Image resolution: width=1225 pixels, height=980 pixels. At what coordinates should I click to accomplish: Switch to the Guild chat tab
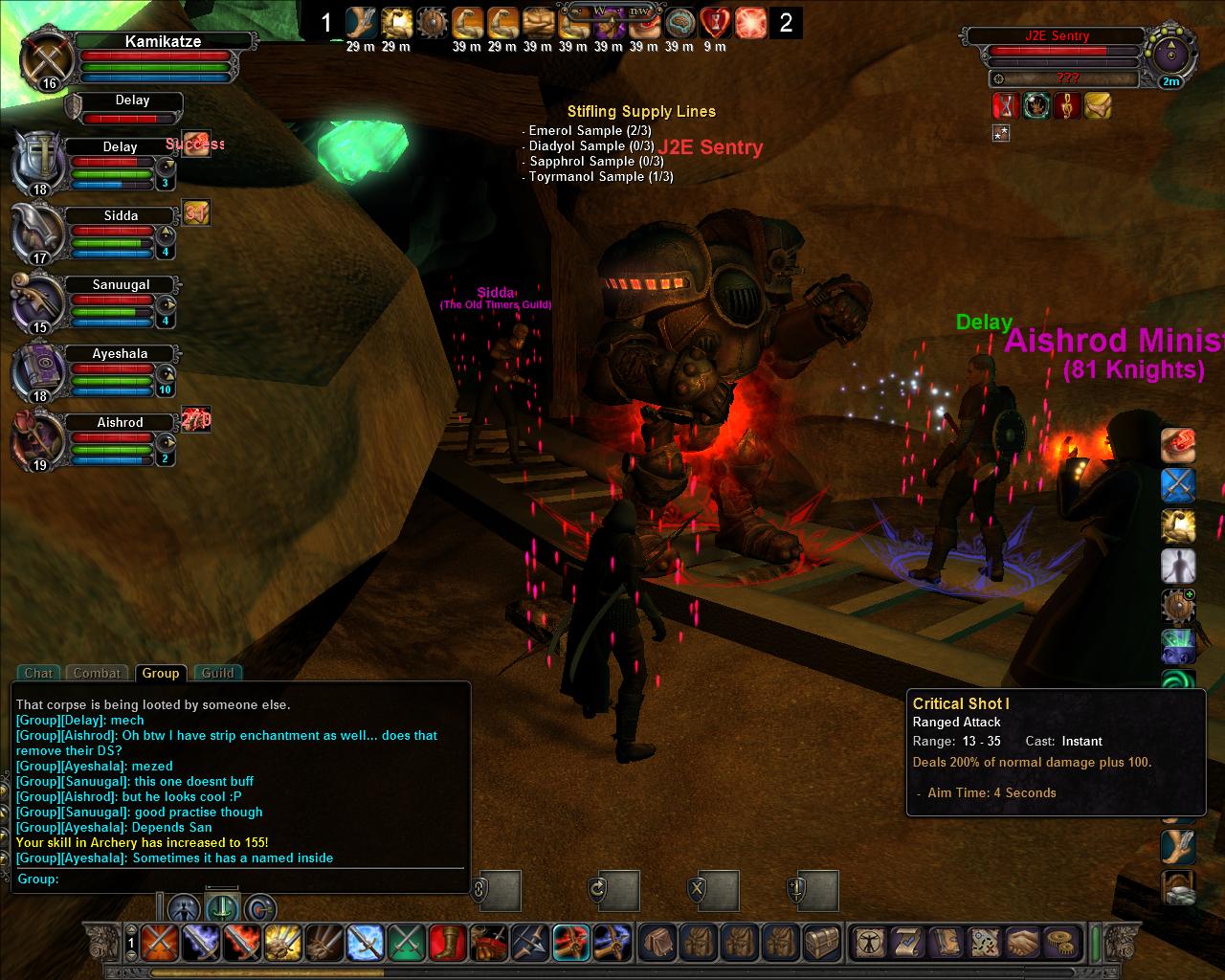pyautogui.click(x=217, y=673)
